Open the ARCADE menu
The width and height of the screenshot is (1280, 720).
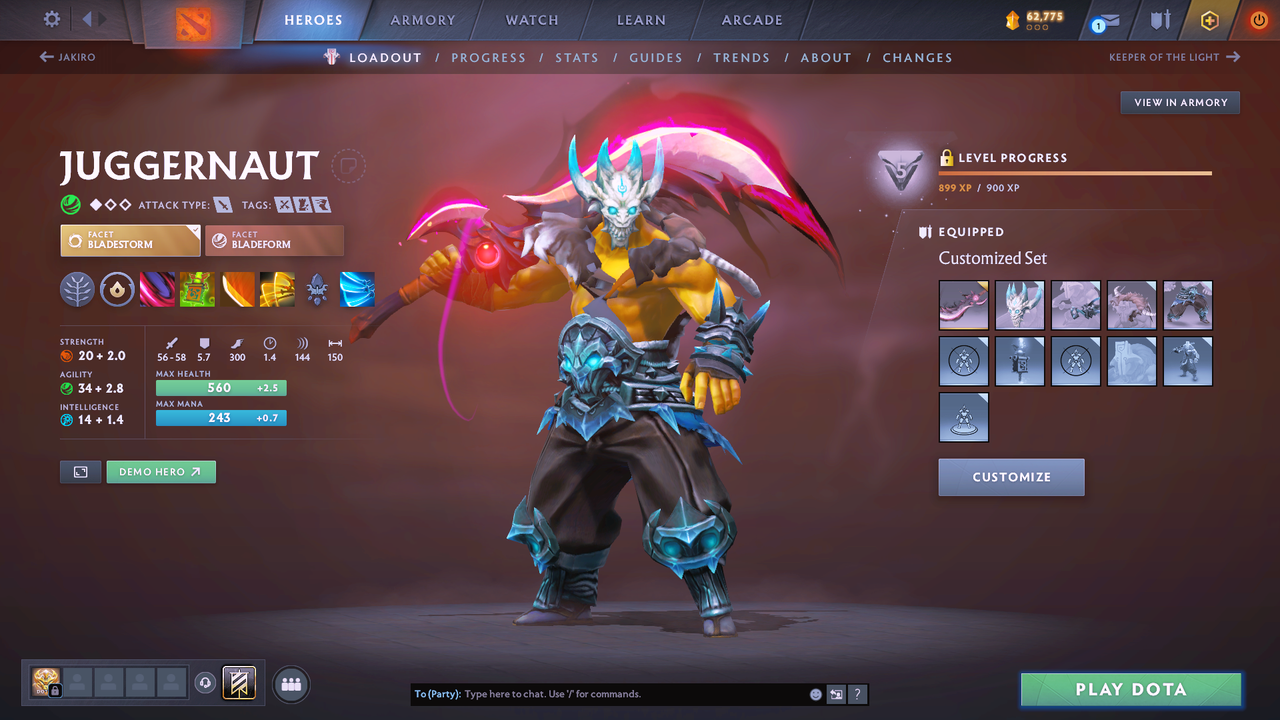tap(751, 19)
